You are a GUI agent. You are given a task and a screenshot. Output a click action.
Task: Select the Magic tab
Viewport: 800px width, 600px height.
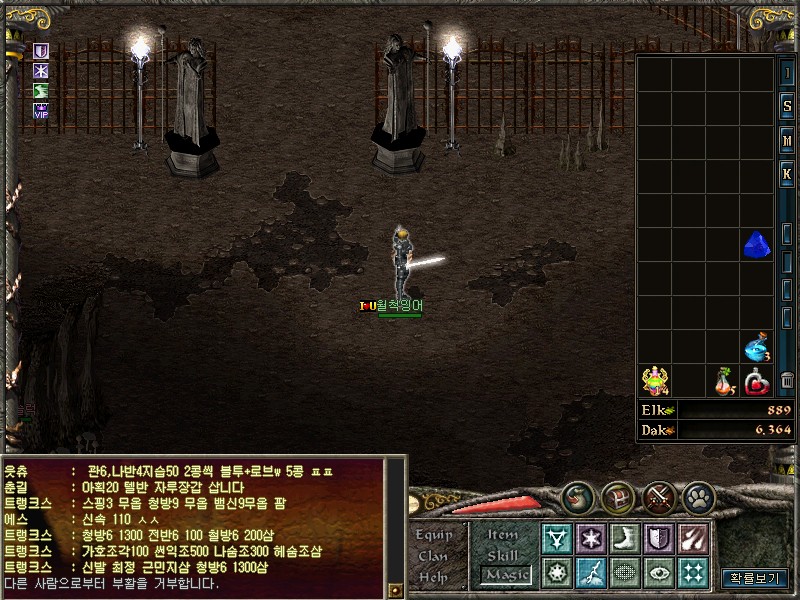(x=503, y=575)
